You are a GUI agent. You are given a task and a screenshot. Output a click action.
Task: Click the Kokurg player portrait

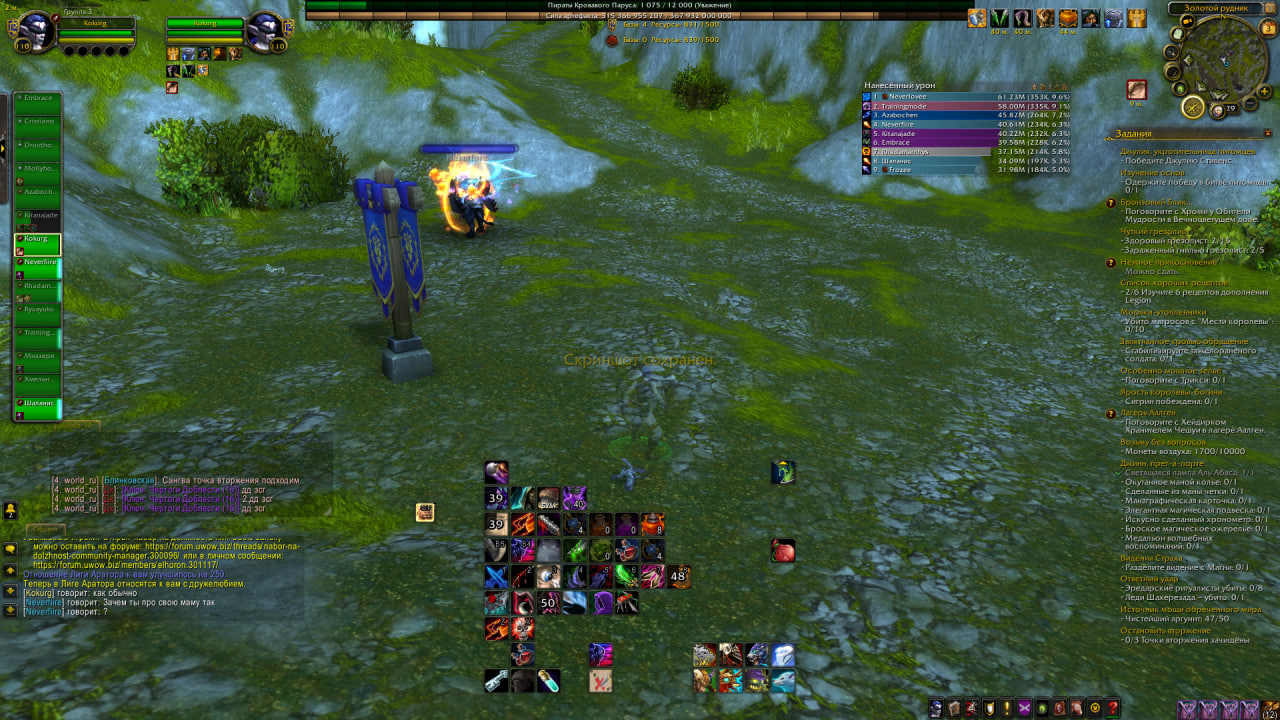pos(37,31)
